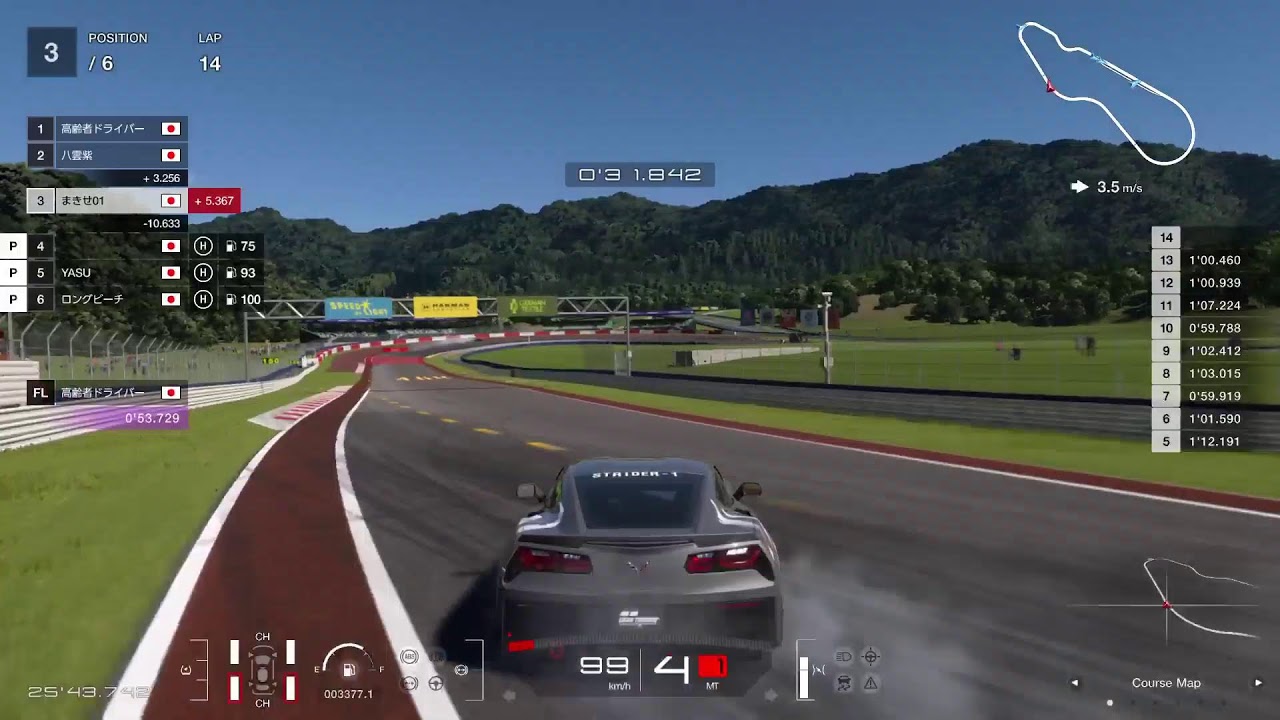Image resolution: width=1280 pixels, height=720 pixels.
Task: Select leader 高齢者ドライバー in standings
Action: click(107, 129)
